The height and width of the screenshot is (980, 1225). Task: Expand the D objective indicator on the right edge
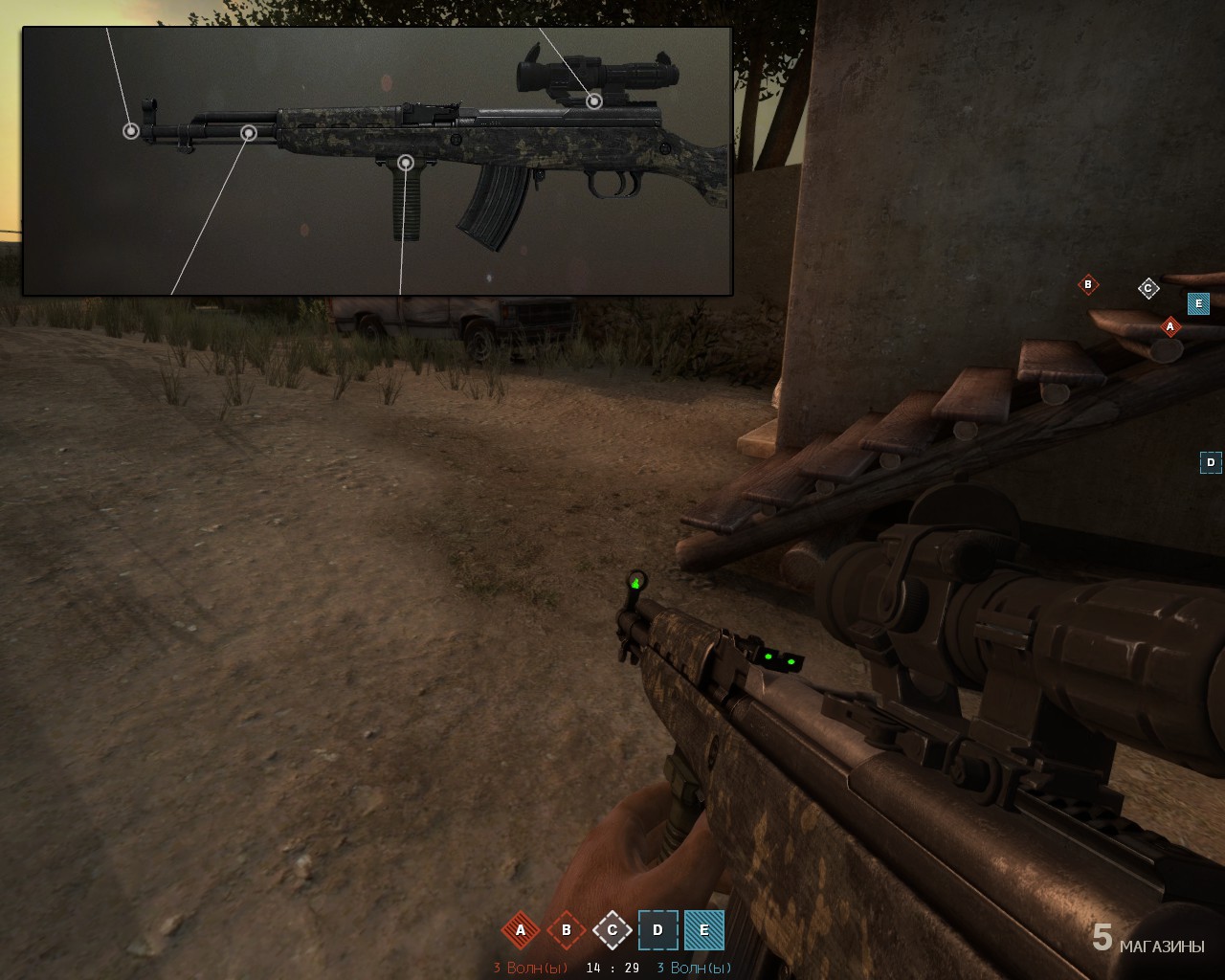1212,461
